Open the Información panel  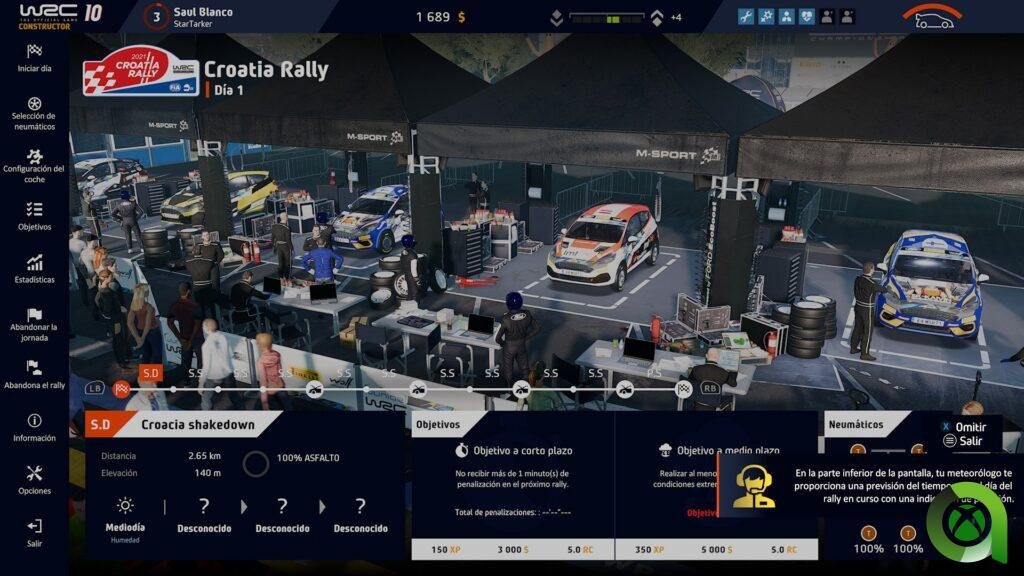34,428
